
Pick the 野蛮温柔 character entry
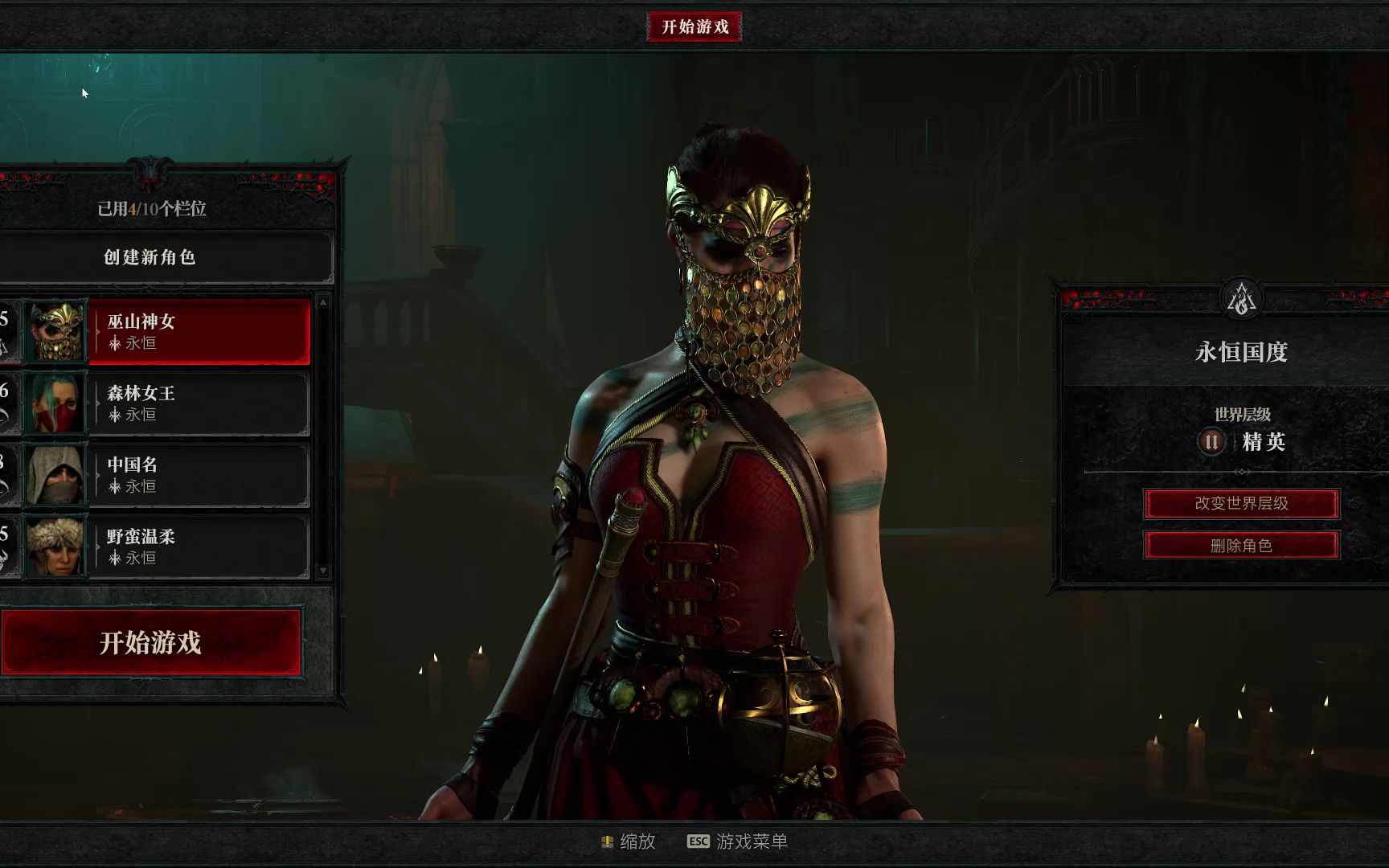(x=198, y=547)
